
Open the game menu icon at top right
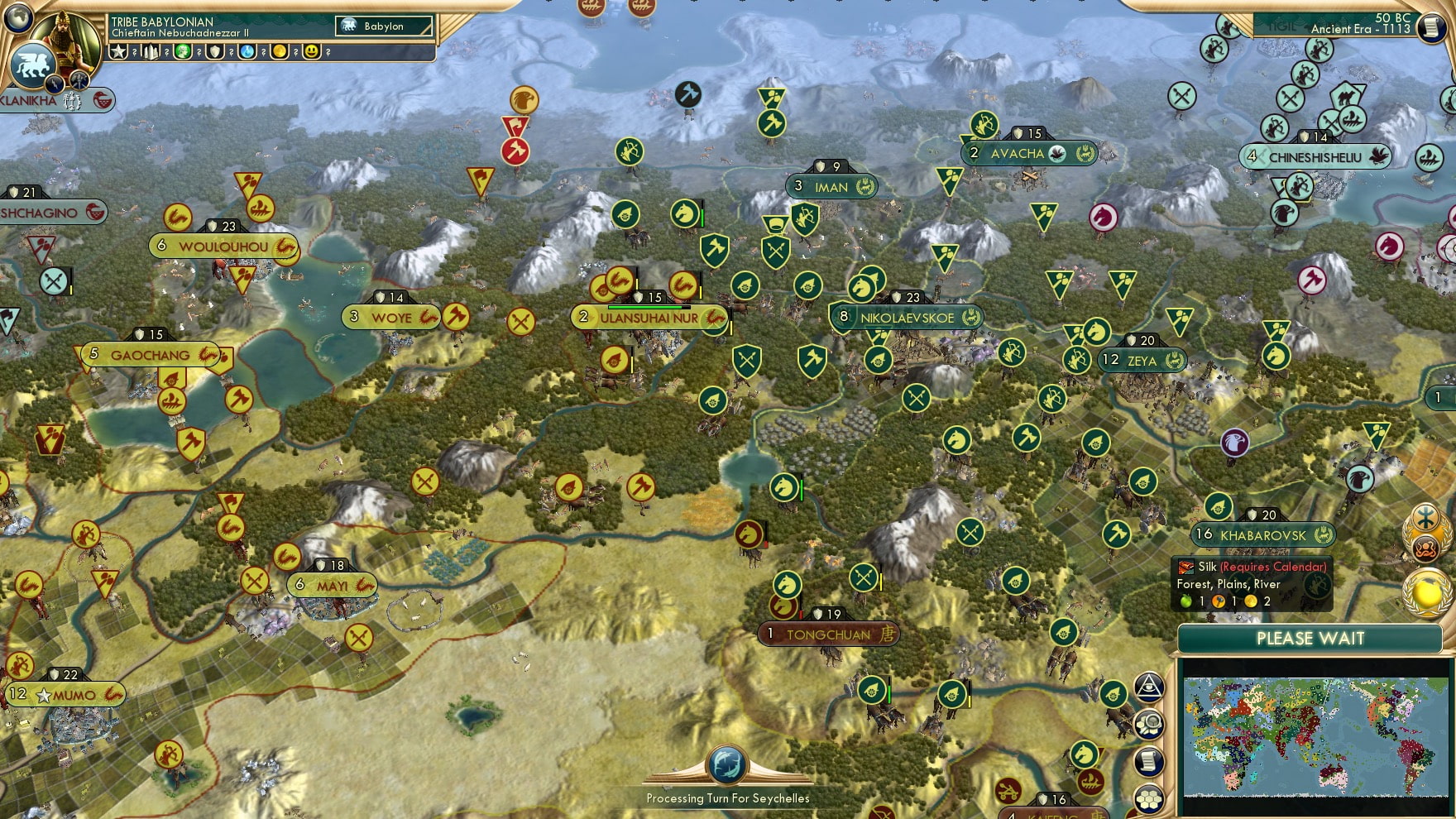click(1434, 27)
